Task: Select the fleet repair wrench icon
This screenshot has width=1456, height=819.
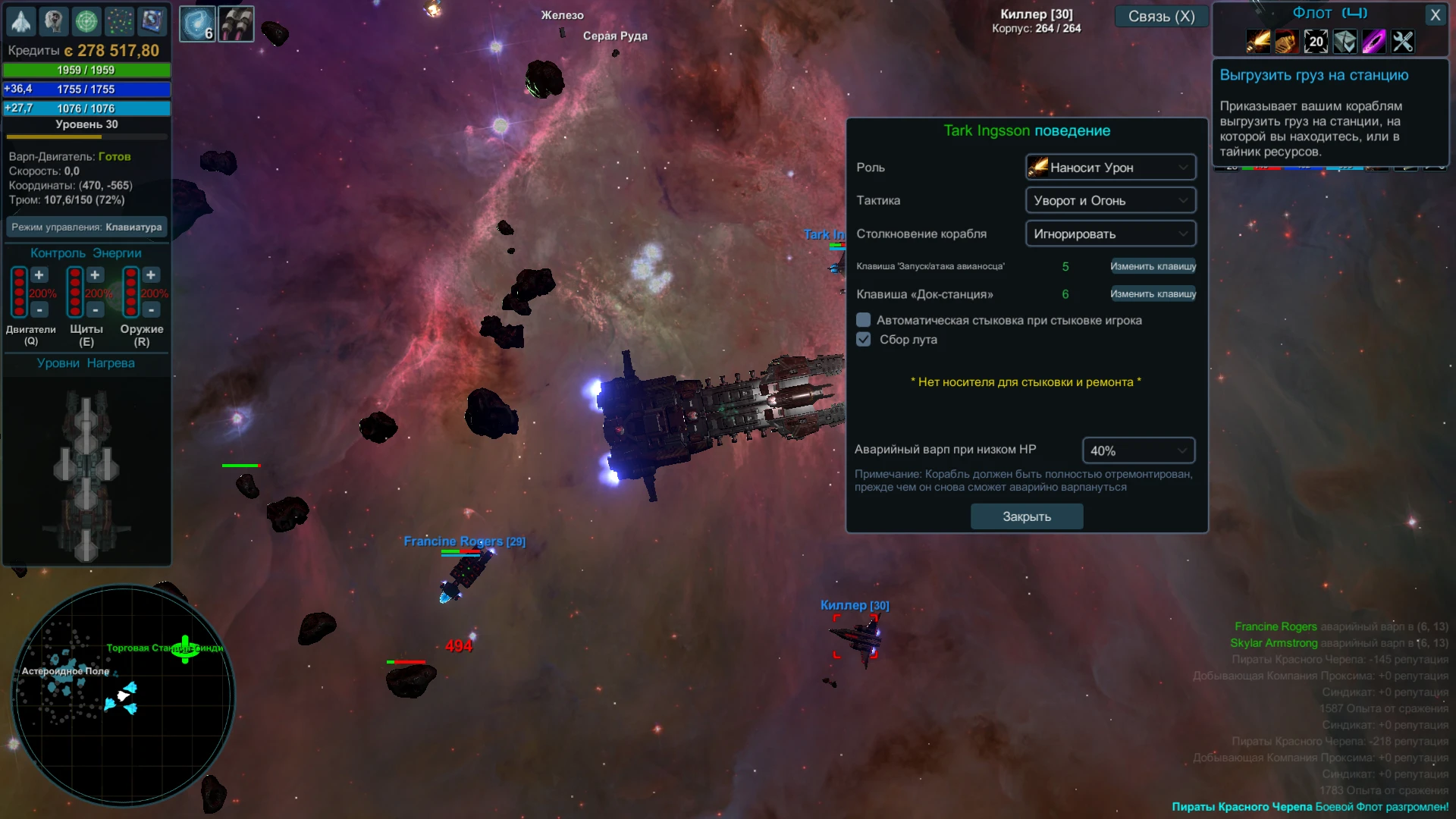Action: [x=1402, y=42]
